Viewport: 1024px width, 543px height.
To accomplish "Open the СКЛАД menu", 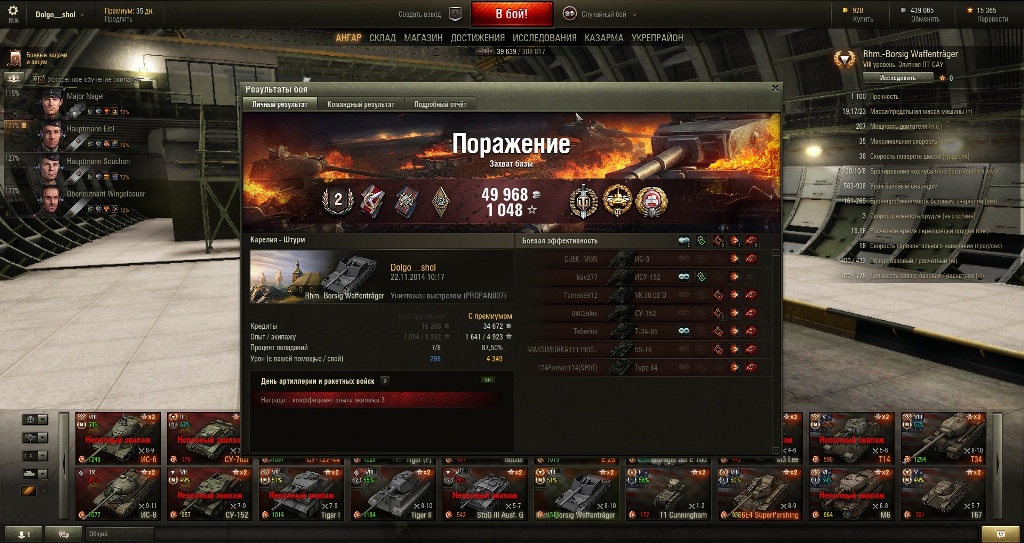I will tap(382, 38).
